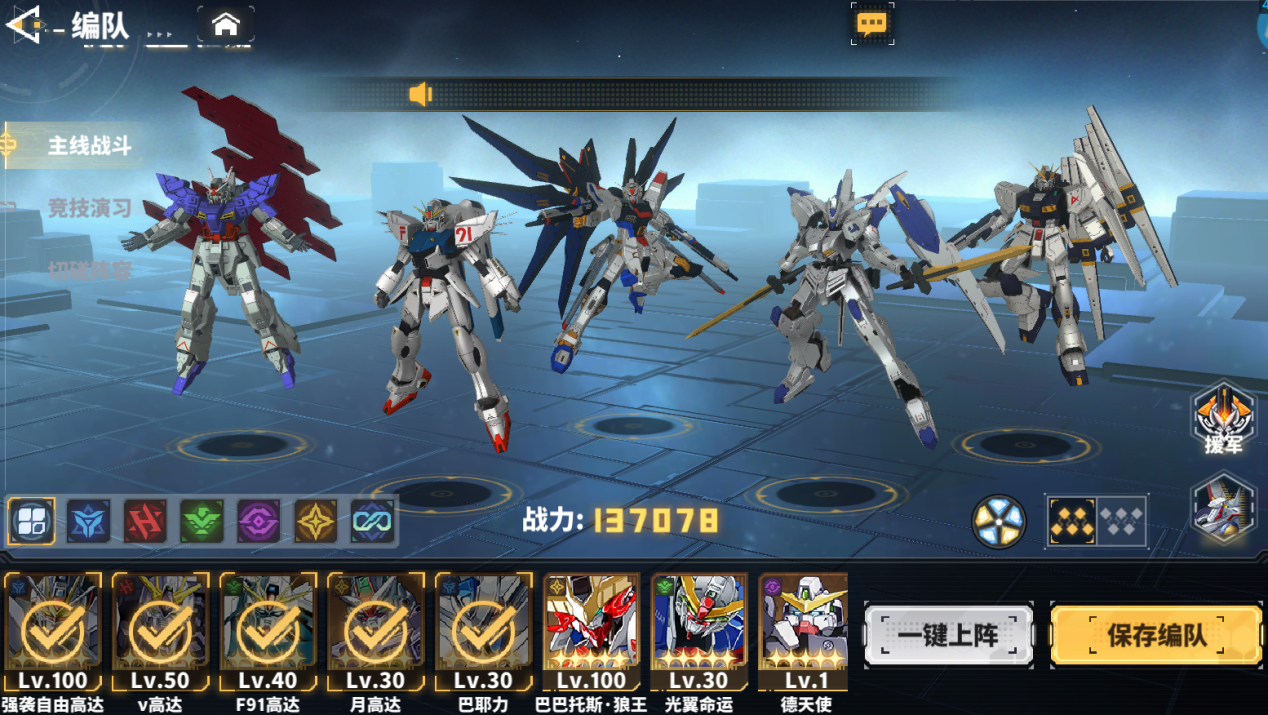Switch to the 竞技演习 tab
The height and width of the screenshot is (715, 1268).
(x=89, y=208)
